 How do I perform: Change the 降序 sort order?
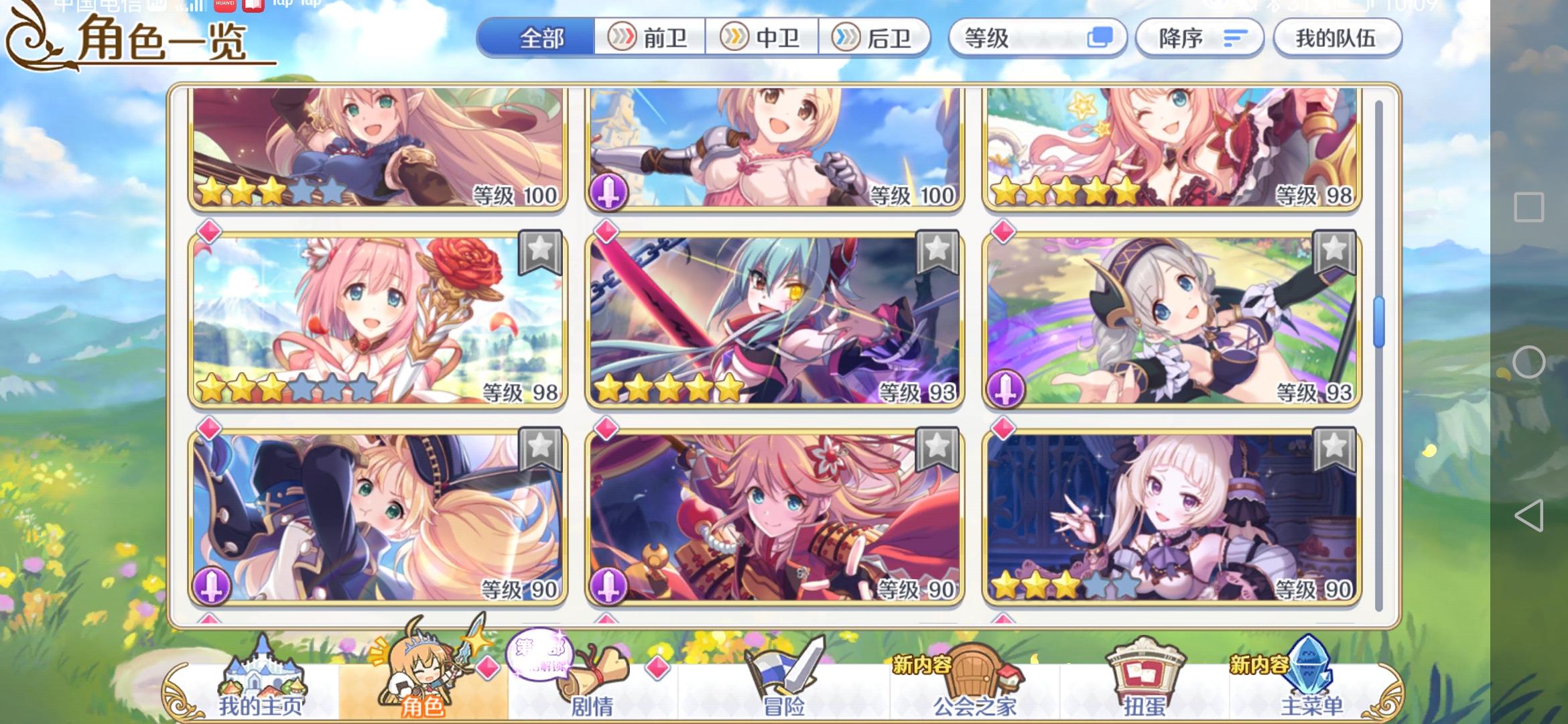1199,38
